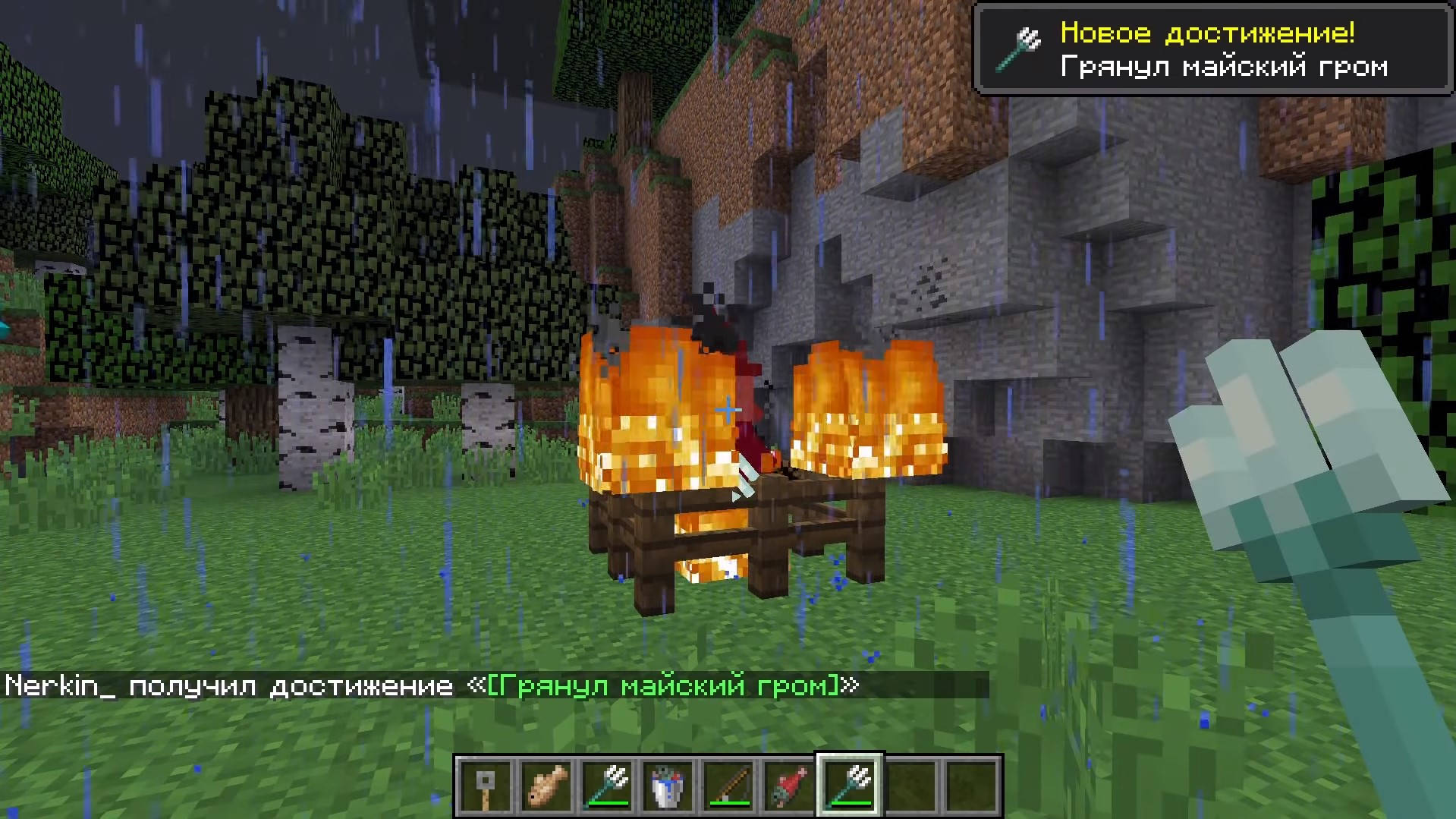Switch to the fishing rod slot

[728, 786]
